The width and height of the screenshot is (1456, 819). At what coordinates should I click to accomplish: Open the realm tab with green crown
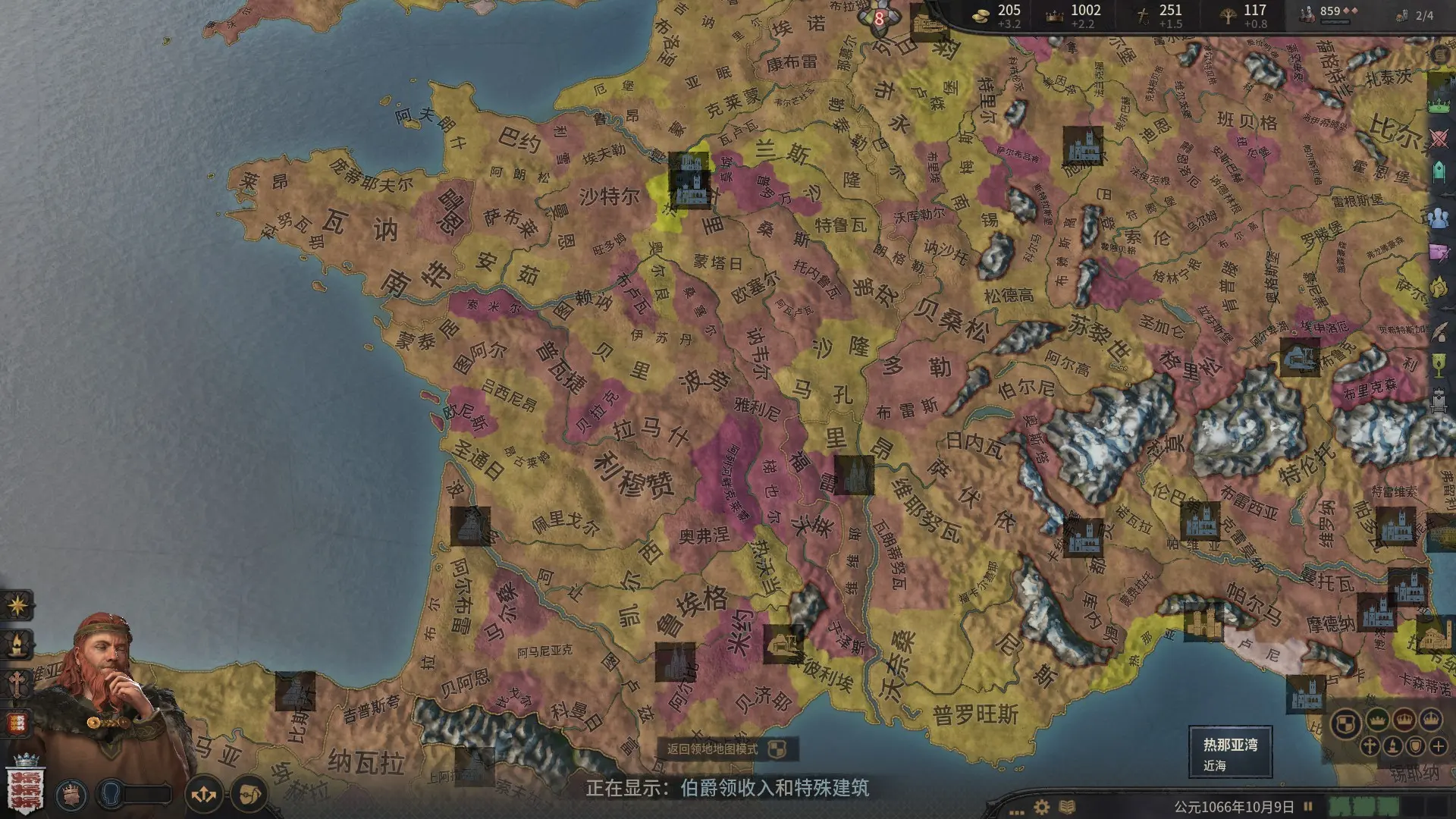1439,104
